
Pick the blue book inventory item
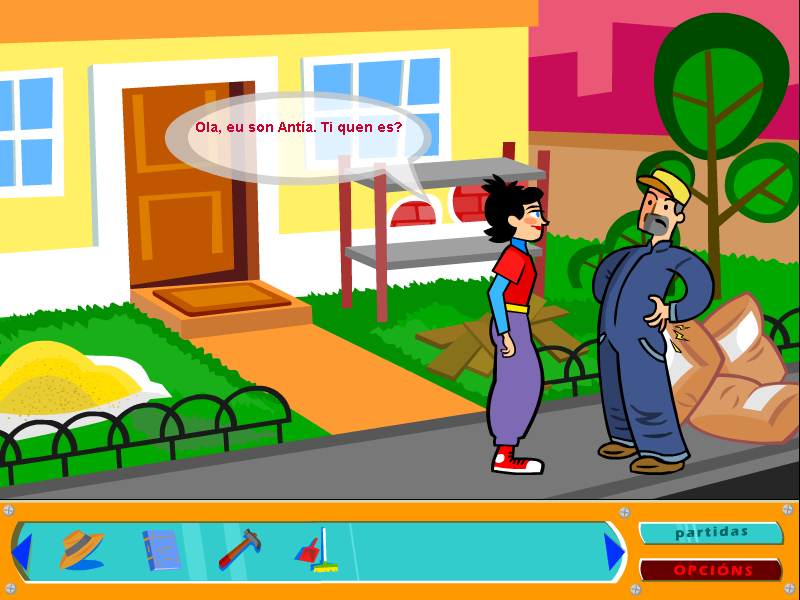tap(160, 550)
